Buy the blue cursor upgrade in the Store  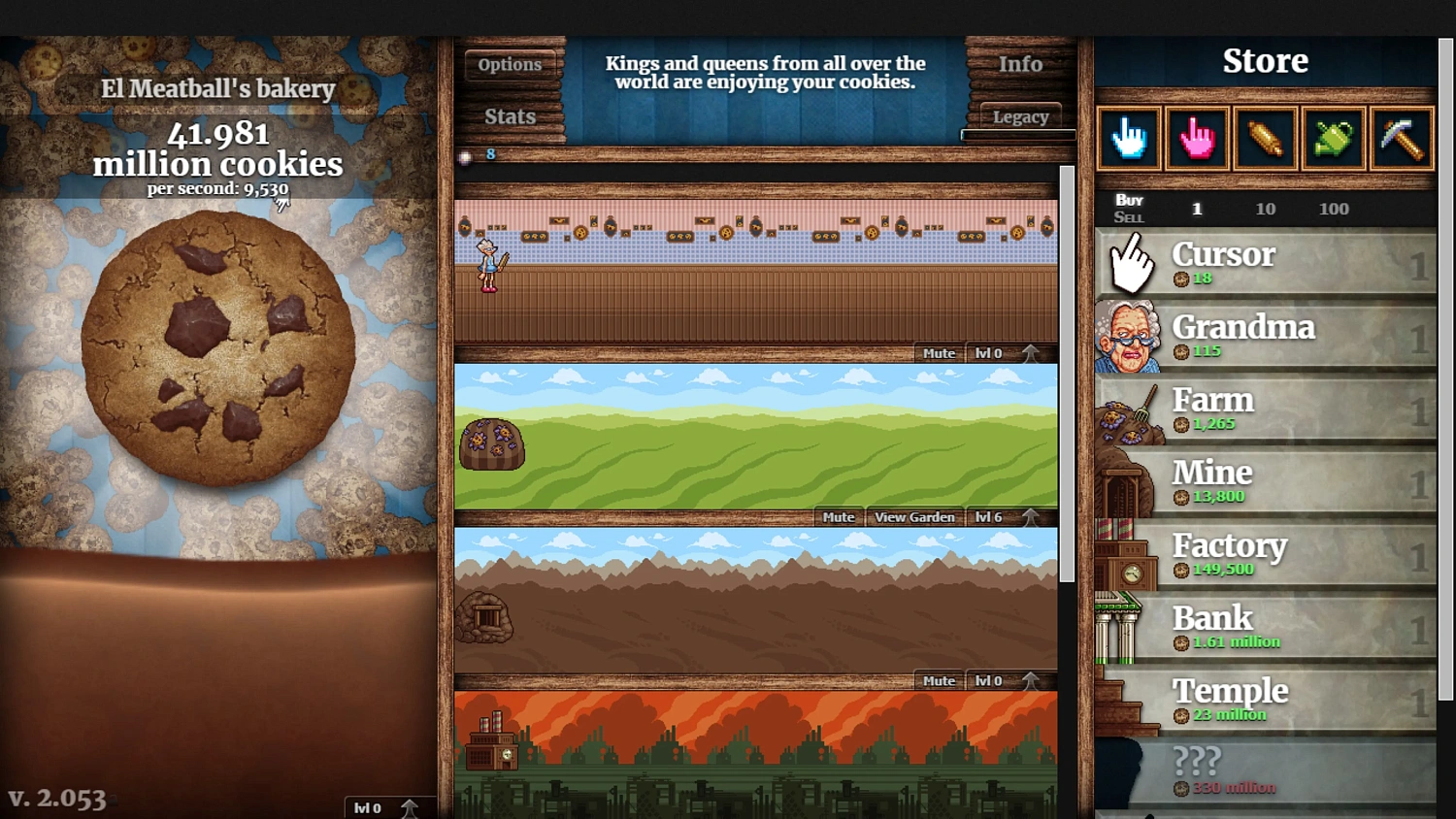(x=1129, y=139)
